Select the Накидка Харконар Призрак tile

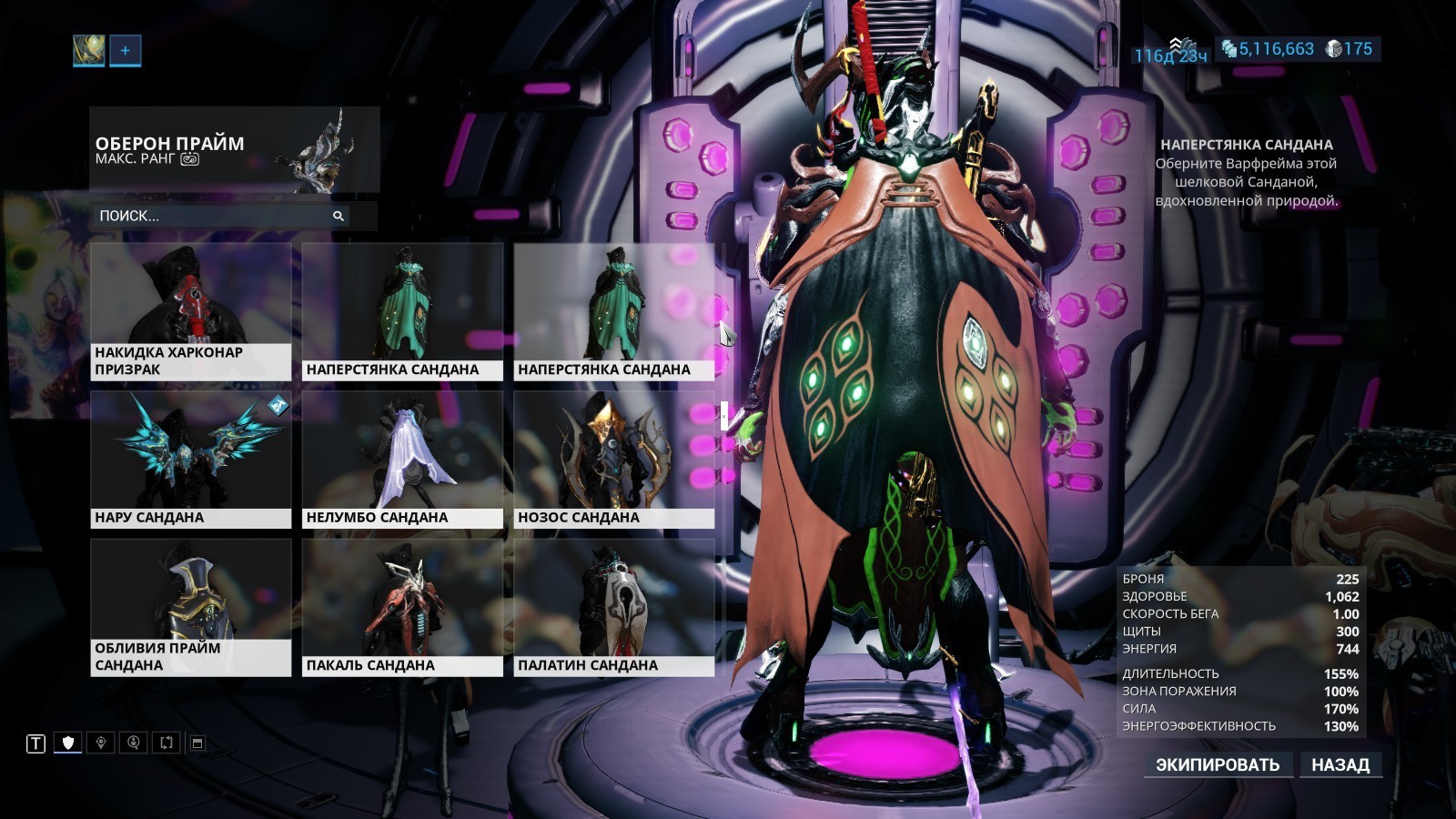click(191, 311)
